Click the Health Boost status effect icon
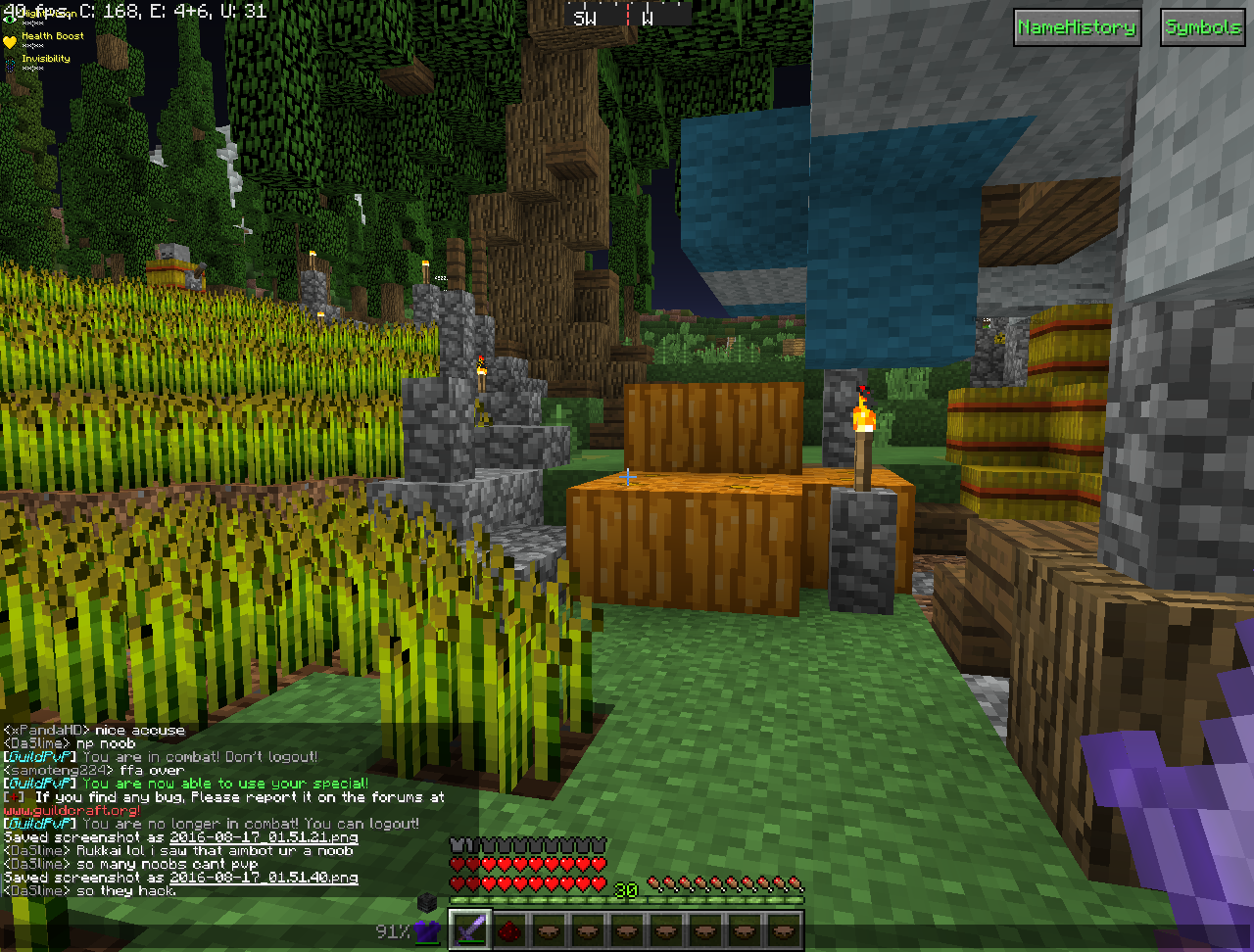This screenshot has width=1254, height=952. click(x=10, y=41)
